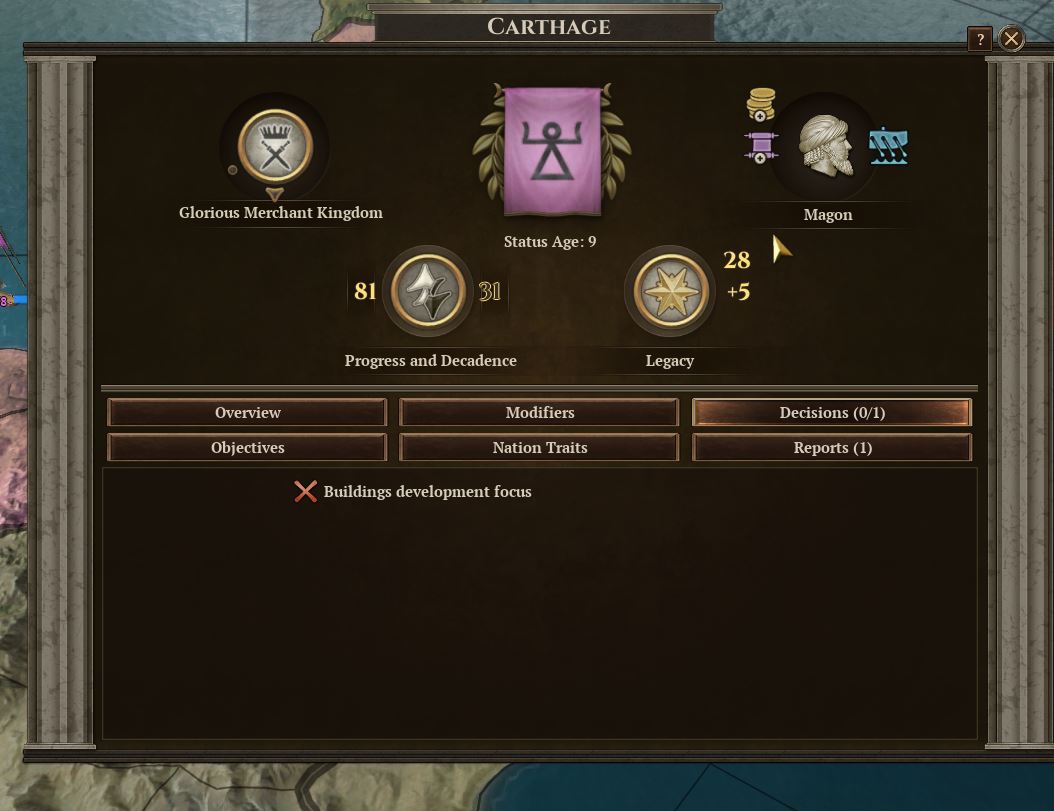Screen dimensions: 1054x811
Task: Click the blue ship ruler trait icon
Action: (x=888, y=148)
